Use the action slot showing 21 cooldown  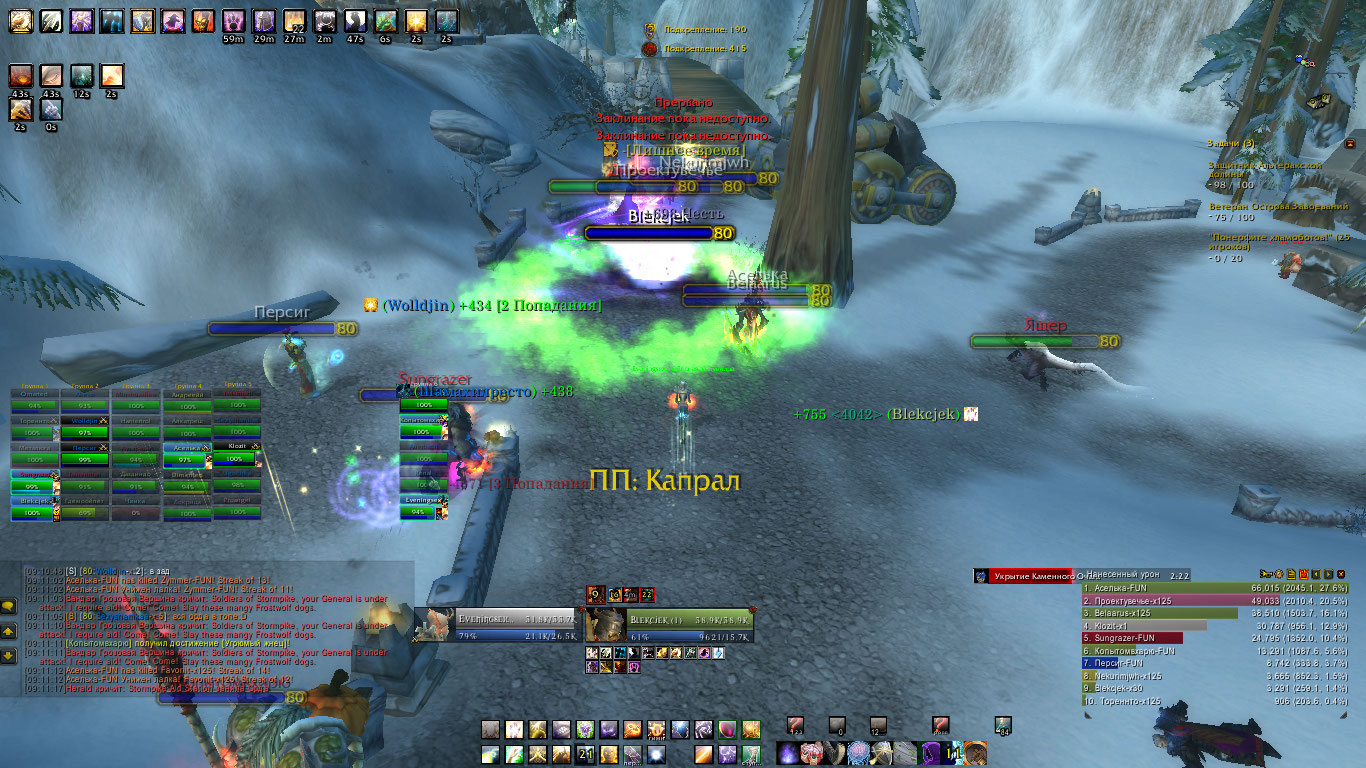point(586,755)
